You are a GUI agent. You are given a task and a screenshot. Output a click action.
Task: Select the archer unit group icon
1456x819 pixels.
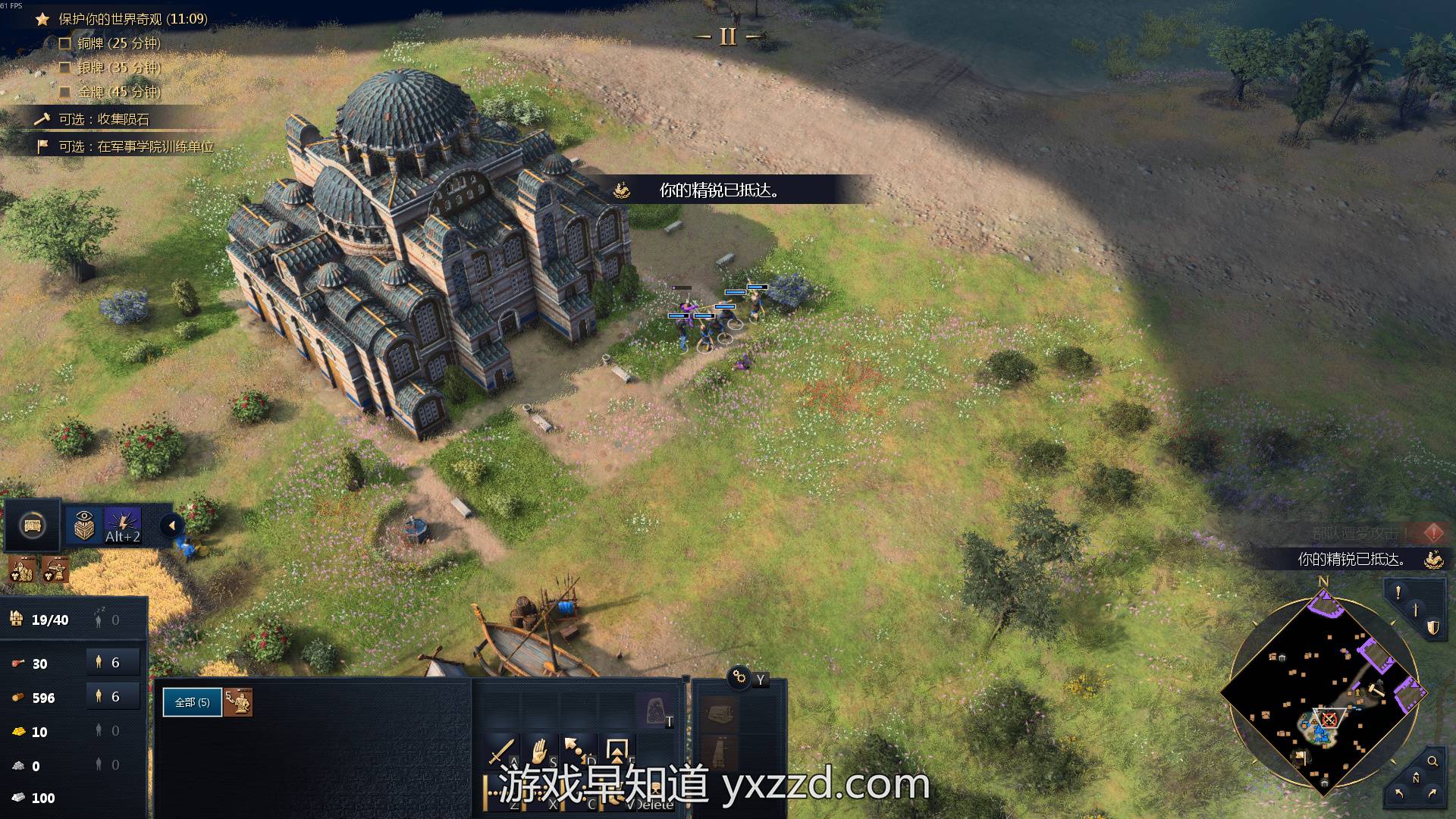55,570
